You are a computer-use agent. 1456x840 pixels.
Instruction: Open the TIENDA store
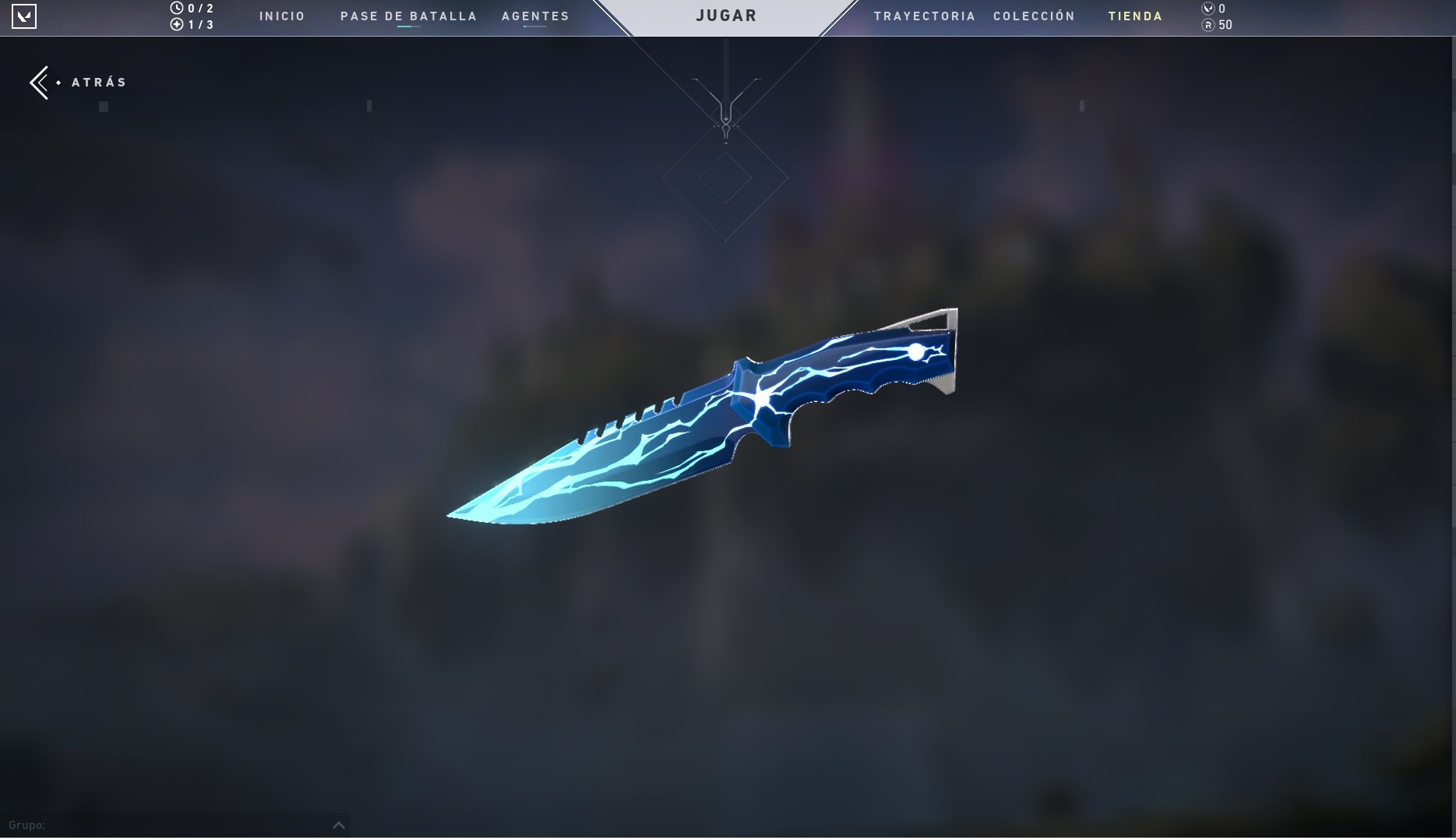point(1135,16)
